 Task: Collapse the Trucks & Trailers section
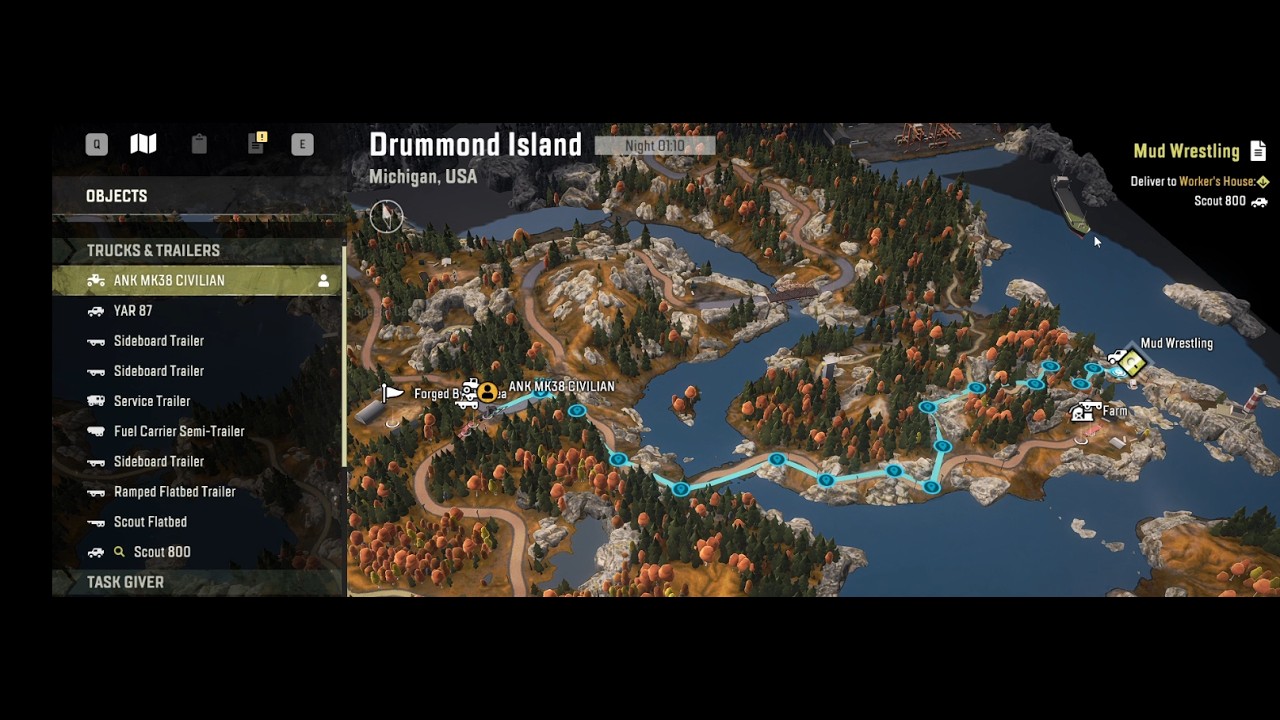click(153, 250)
